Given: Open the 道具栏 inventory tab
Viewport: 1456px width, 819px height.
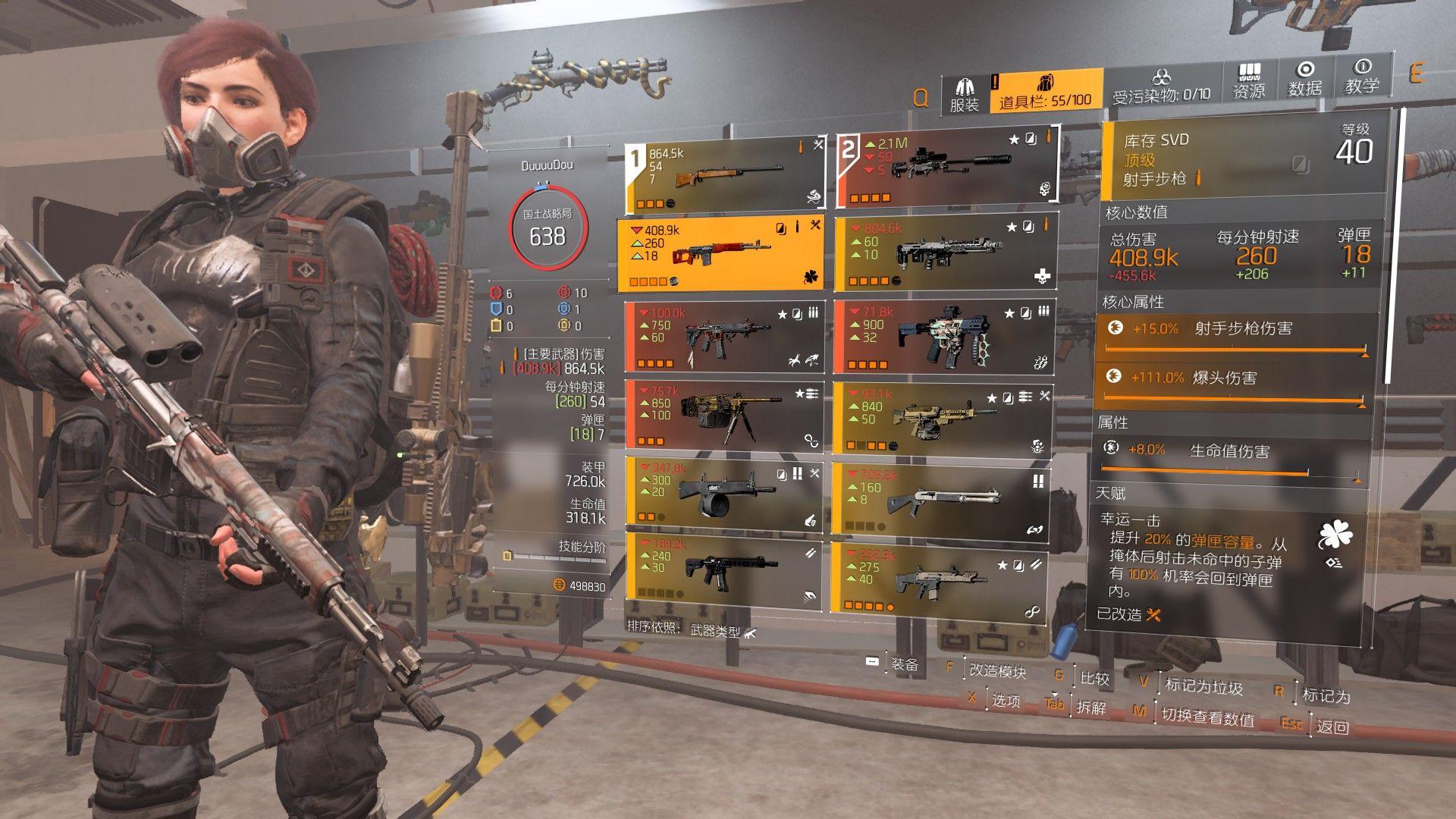Looking at the screenshot, I should pos(1046,93).
